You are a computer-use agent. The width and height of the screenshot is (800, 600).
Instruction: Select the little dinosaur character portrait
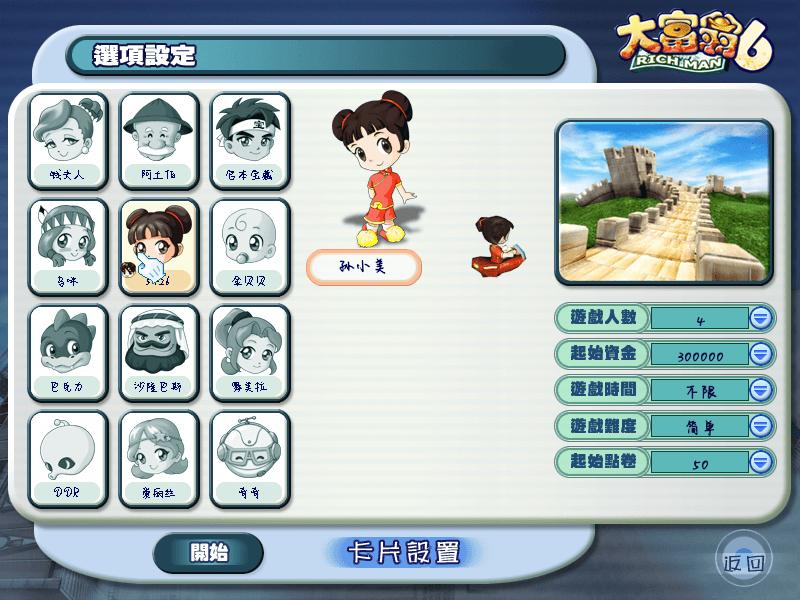point(68,352)
